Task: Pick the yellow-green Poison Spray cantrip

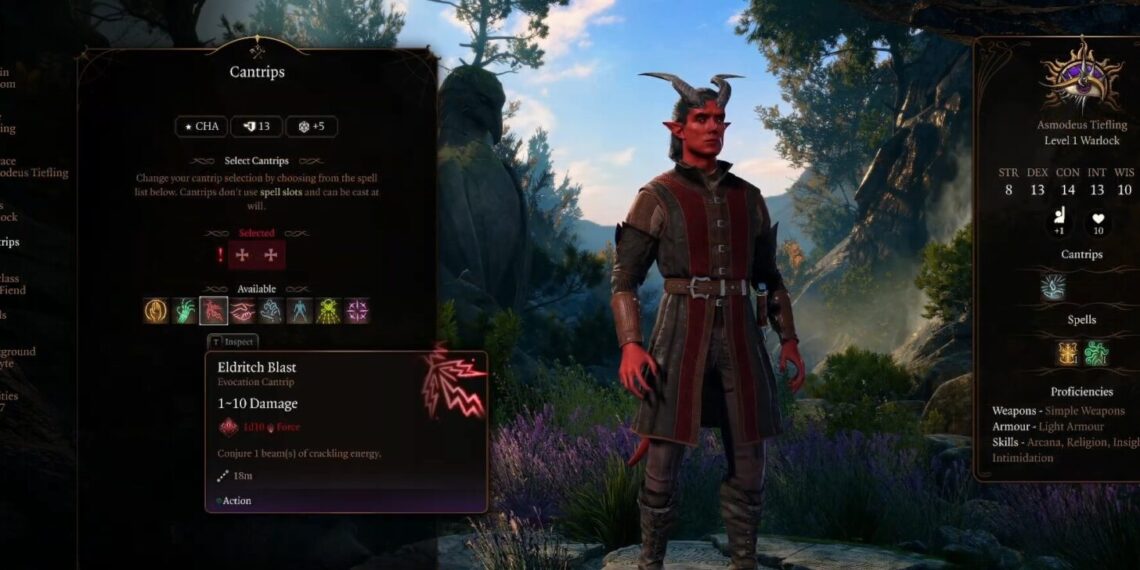Action: pos(328,311)
